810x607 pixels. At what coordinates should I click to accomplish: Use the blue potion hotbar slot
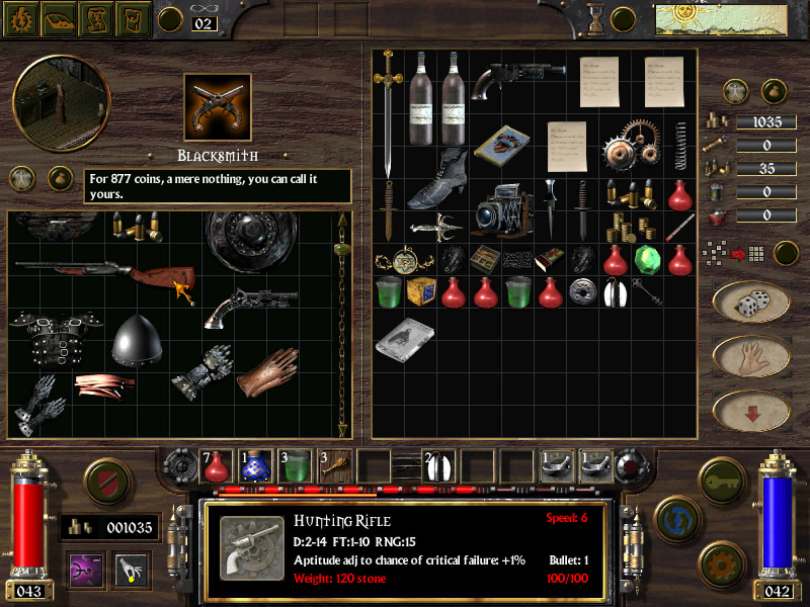point(257,465)
